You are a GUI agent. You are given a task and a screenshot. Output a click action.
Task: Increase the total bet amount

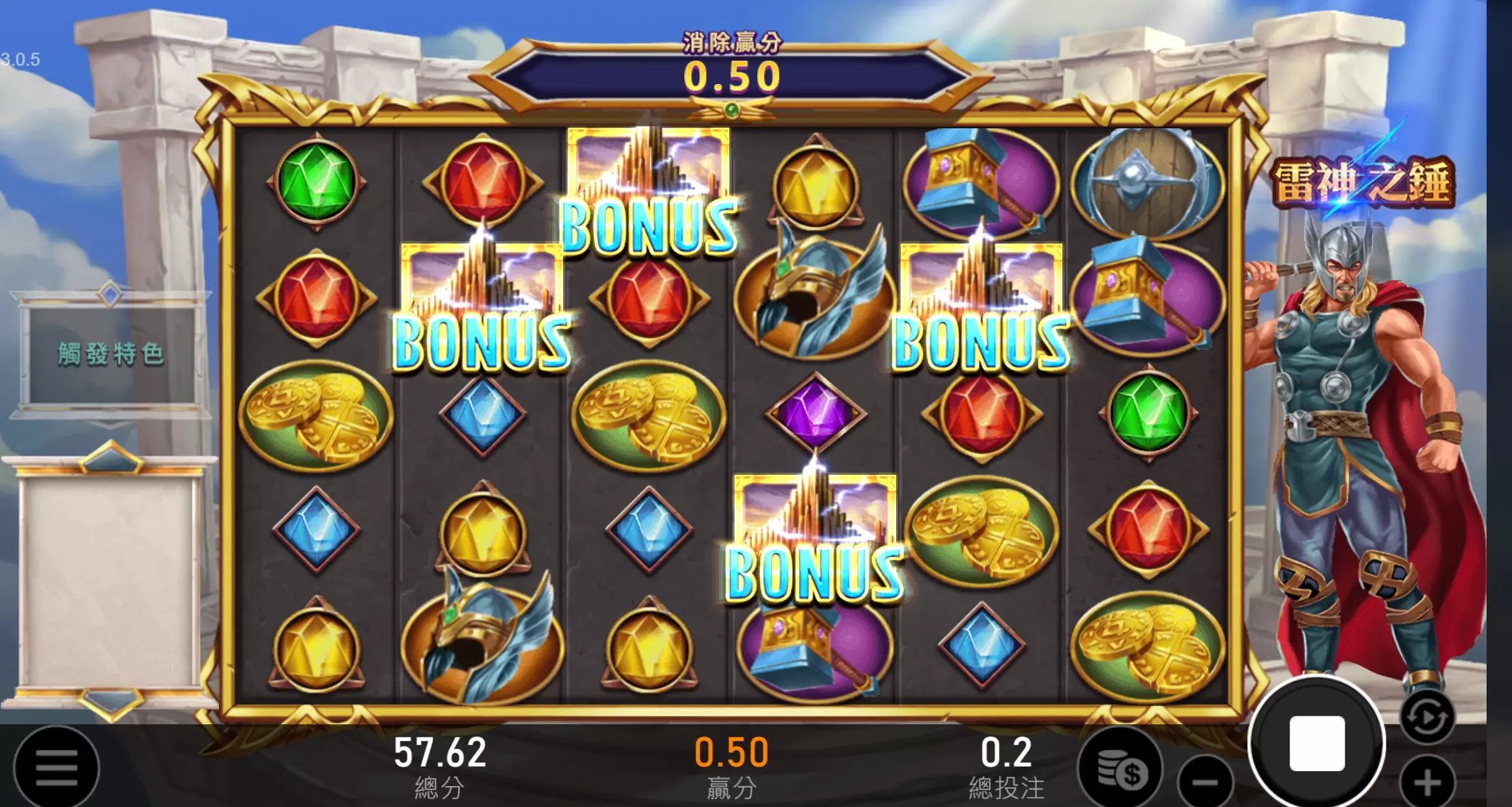point(1427,782)
